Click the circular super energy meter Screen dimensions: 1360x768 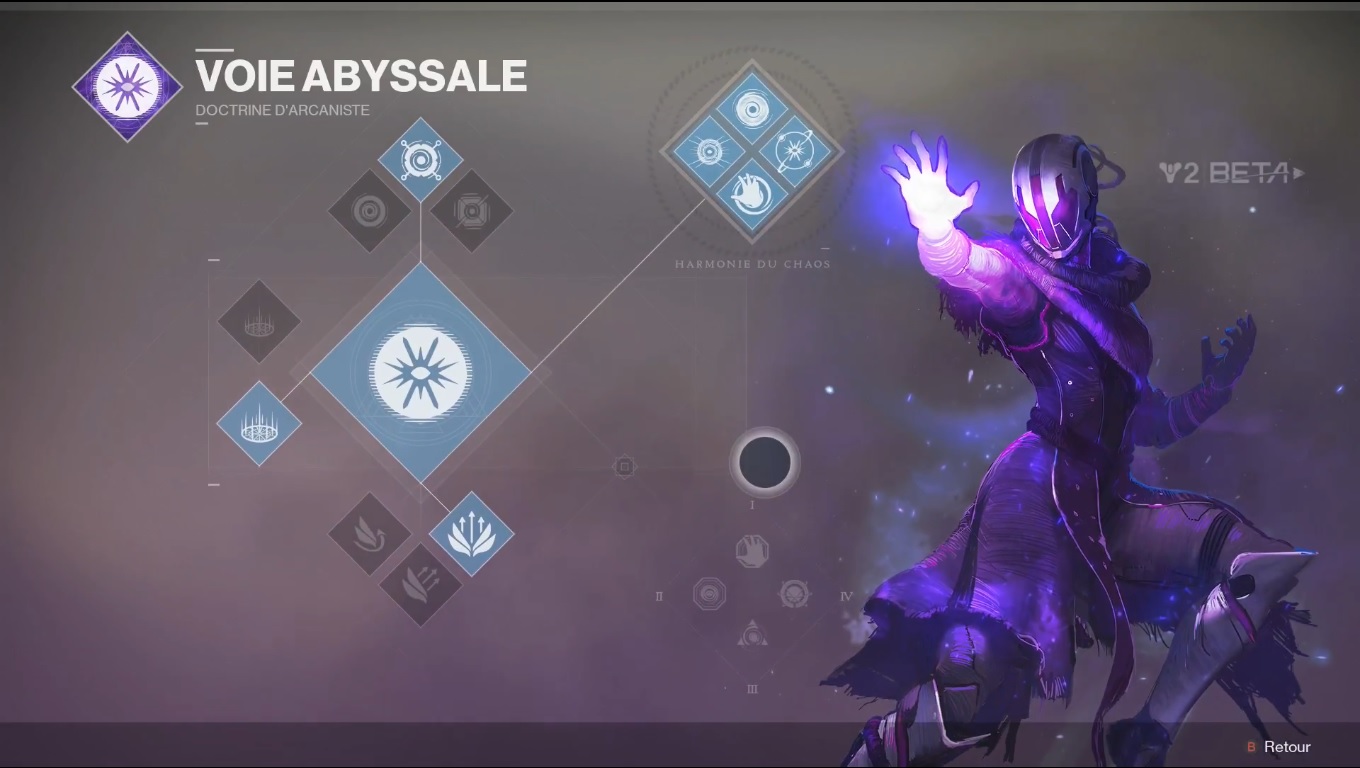tap(764, 461)
